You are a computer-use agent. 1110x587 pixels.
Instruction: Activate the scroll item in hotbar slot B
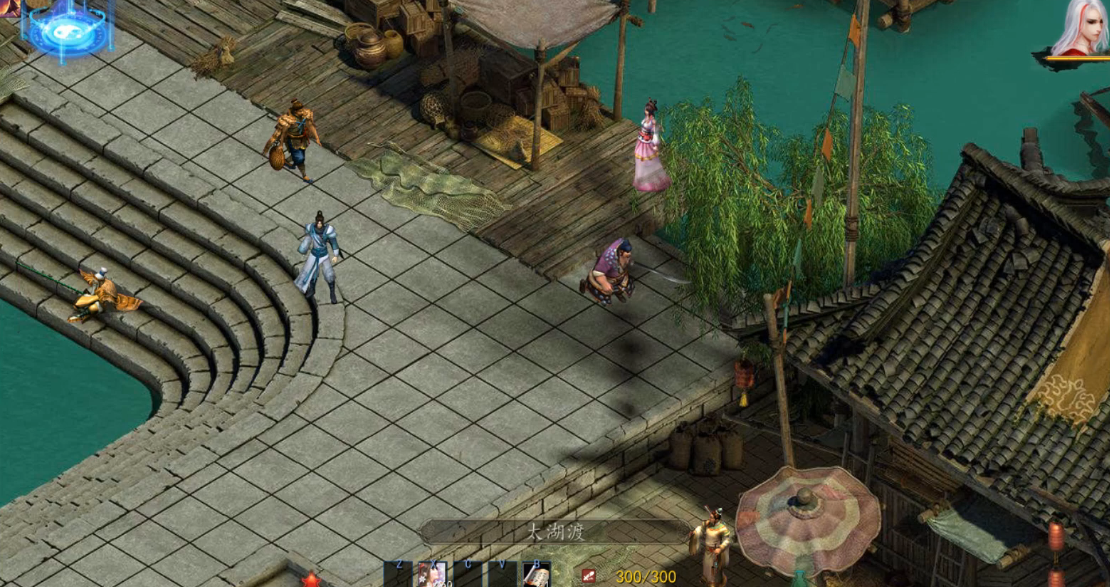click(x=537, y=576)
